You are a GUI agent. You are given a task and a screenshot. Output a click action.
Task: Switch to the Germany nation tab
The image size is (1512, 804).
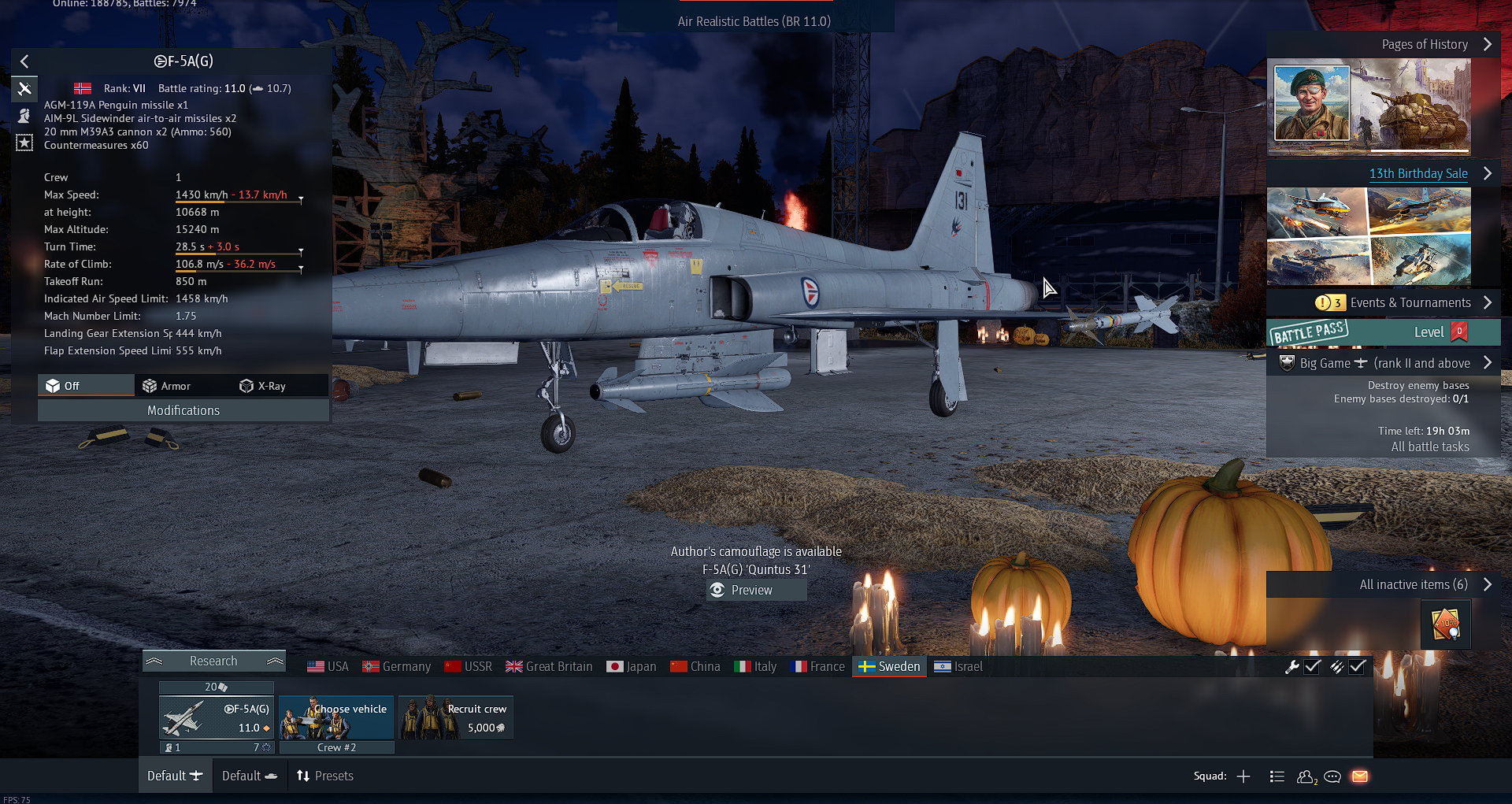tap(396, 666)
